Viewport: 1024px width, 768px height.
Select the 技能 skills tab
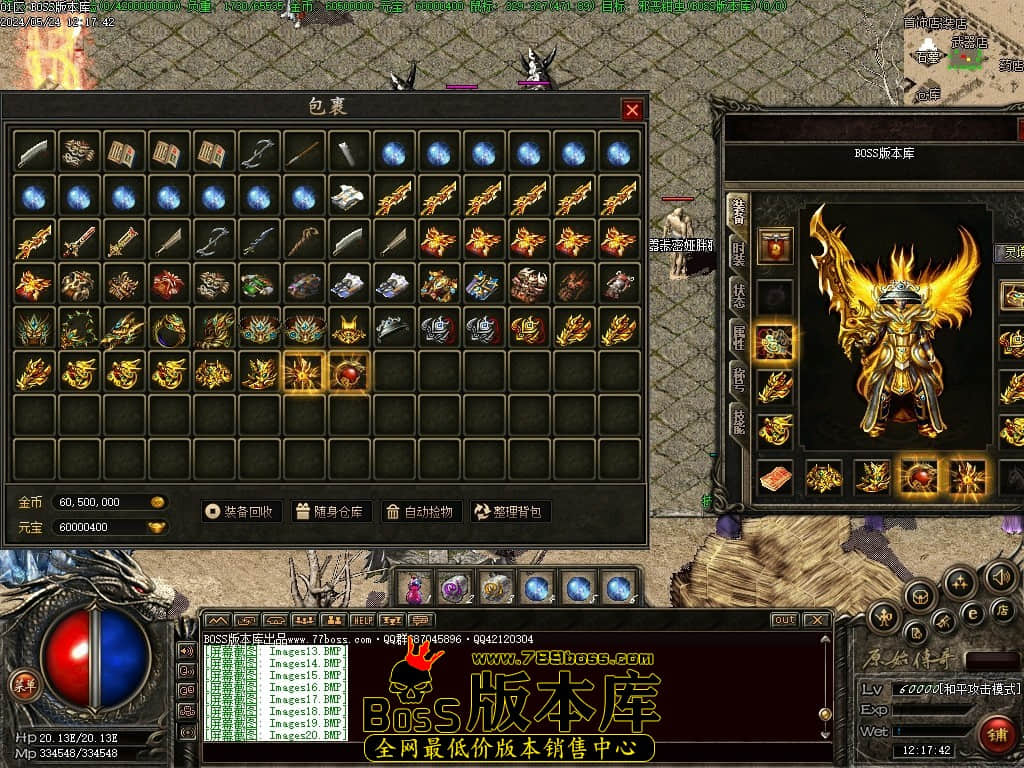coord(738,421)
